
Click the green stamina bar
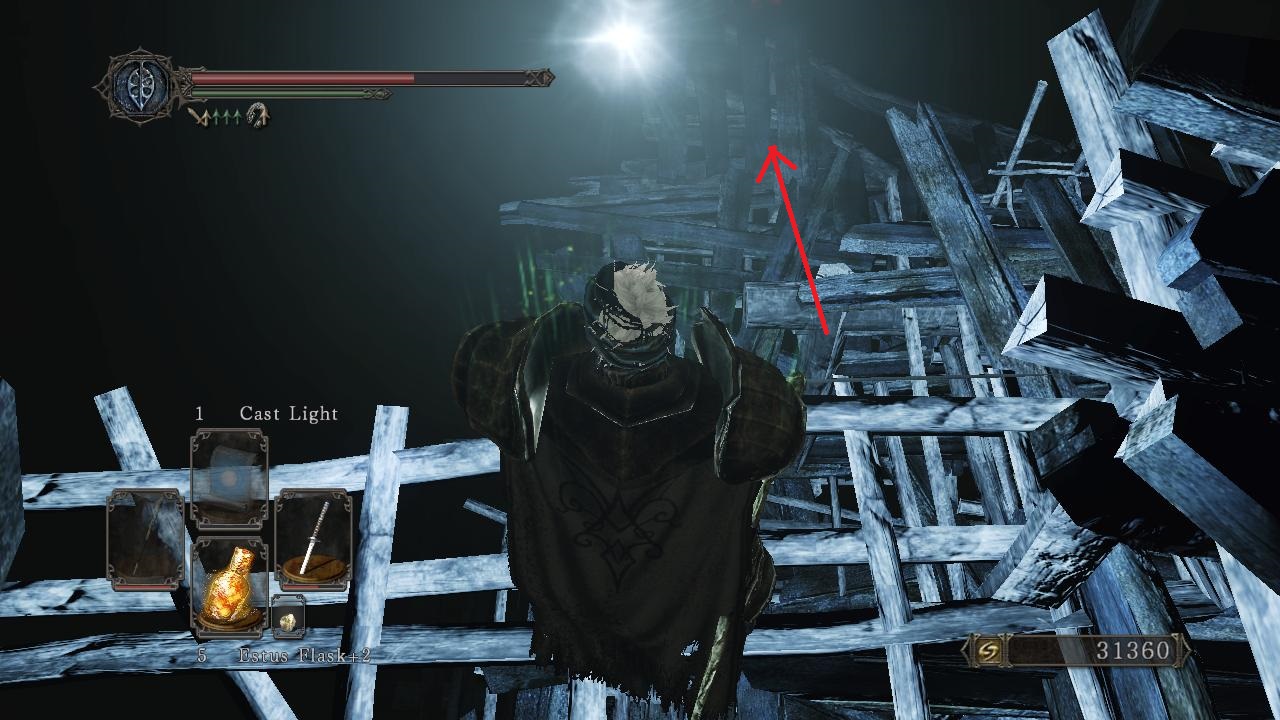click(290, 94)
